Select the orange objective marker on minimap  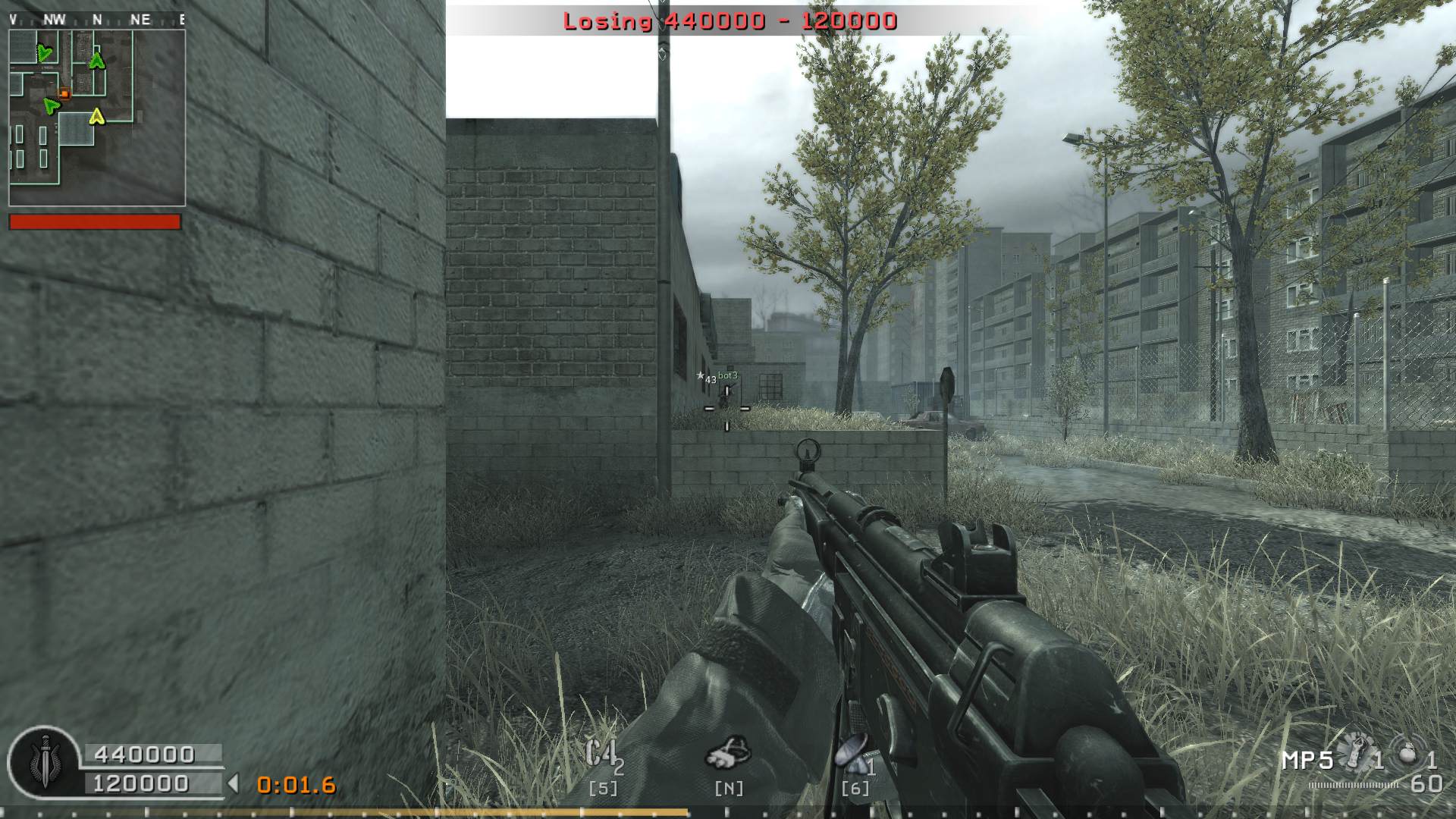65,94
